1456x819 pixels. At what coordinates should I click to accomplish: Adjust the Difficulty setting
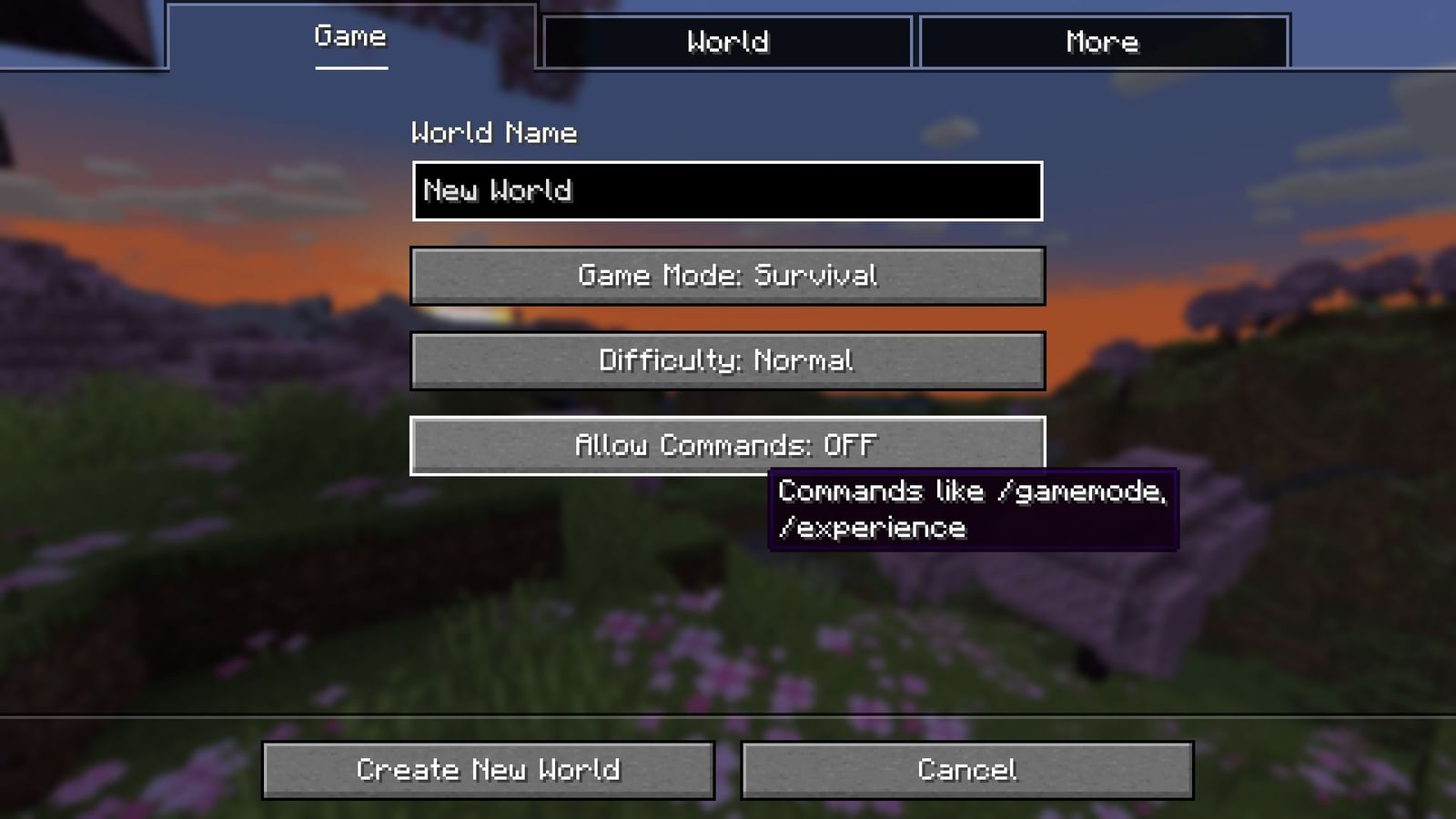(x=726, y=360)
